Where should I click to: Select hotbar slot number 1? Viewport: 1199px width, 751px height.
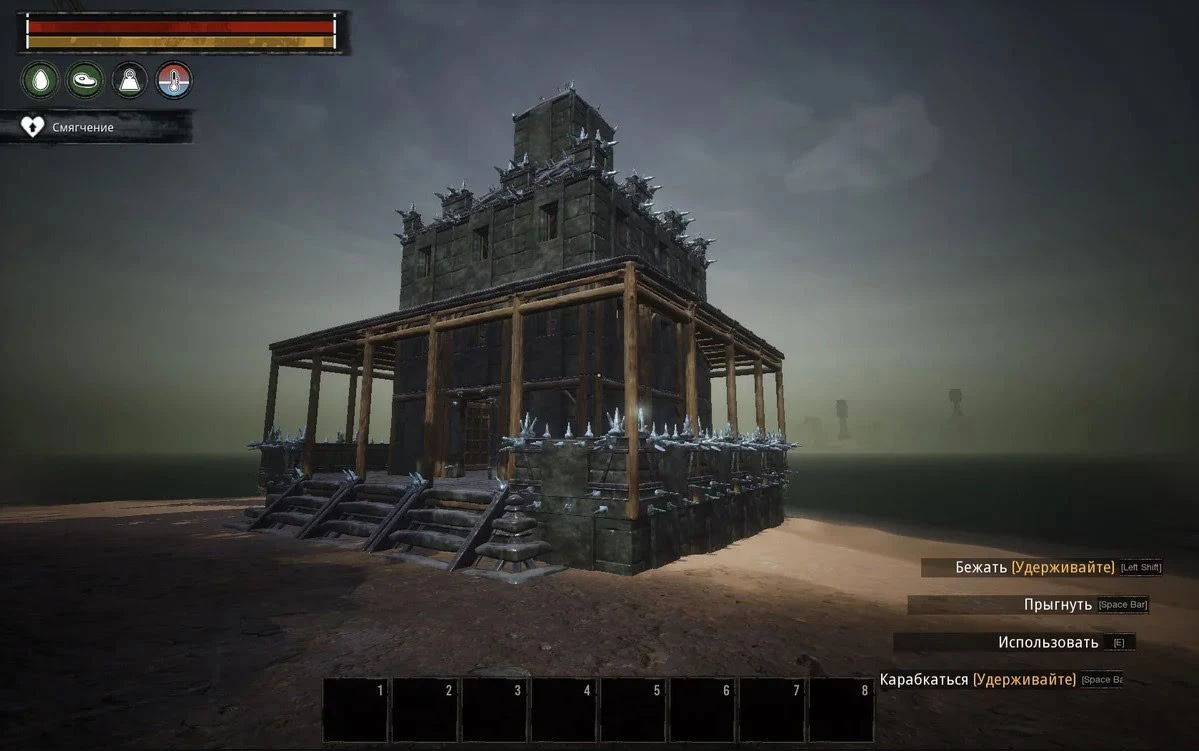point(356,710)
